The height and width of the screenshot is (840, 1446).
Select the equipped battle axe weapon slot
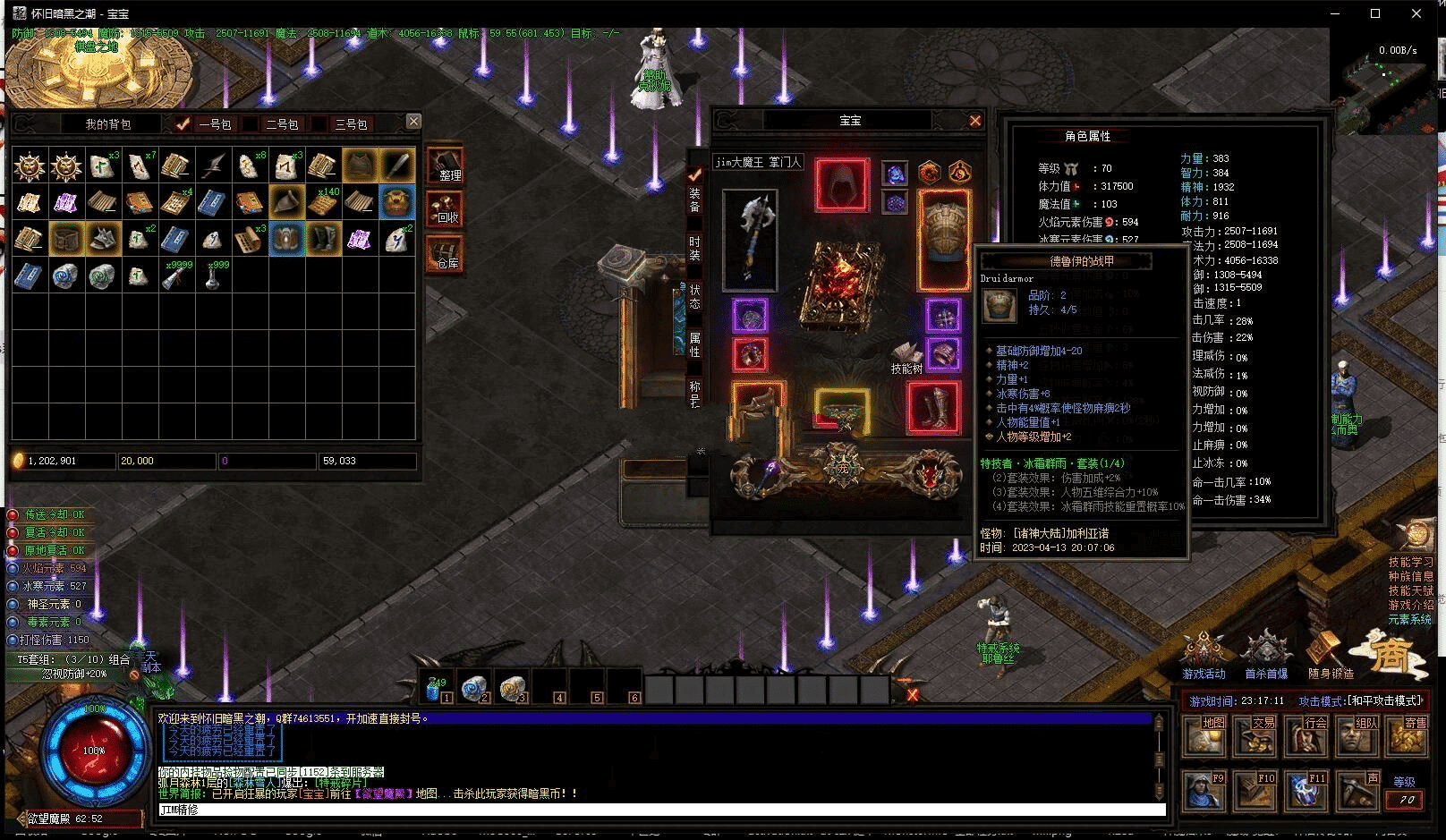[750, 239]
